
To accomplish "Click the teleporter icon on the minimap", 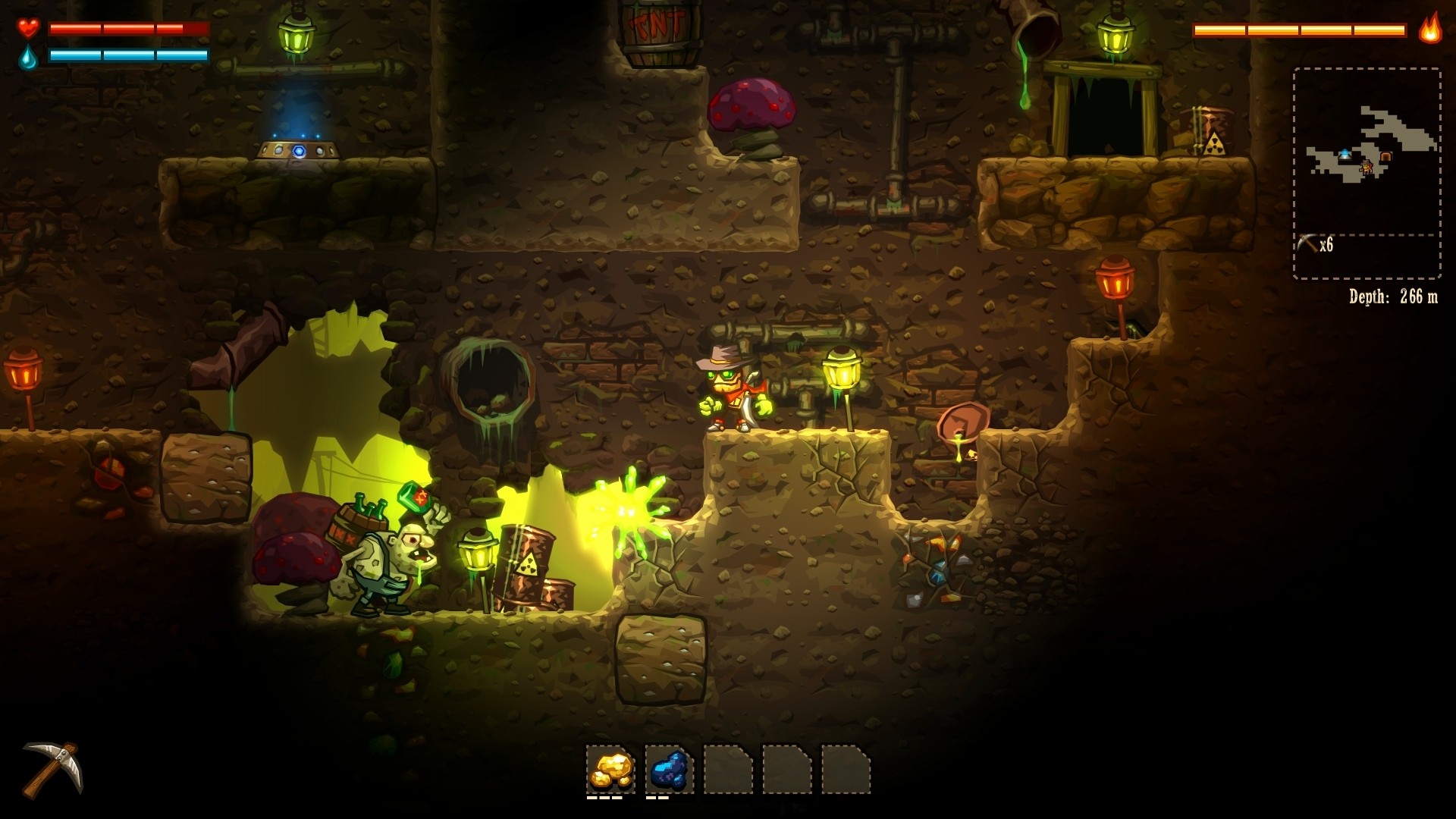I will coord(1345,154).
